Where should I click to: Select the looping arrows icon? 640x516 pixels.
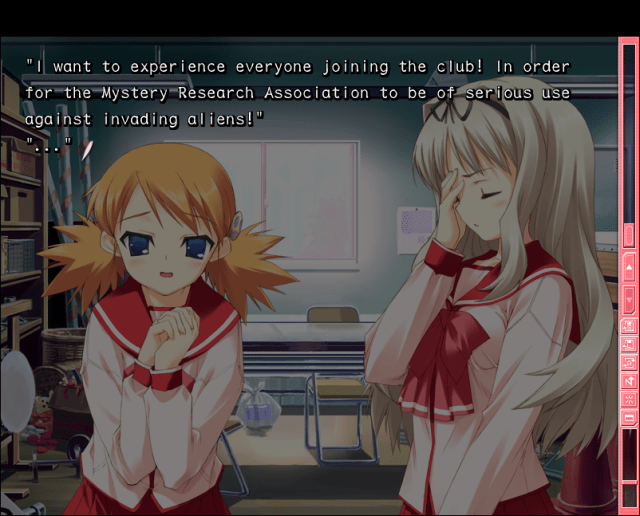tap(629, 362)
